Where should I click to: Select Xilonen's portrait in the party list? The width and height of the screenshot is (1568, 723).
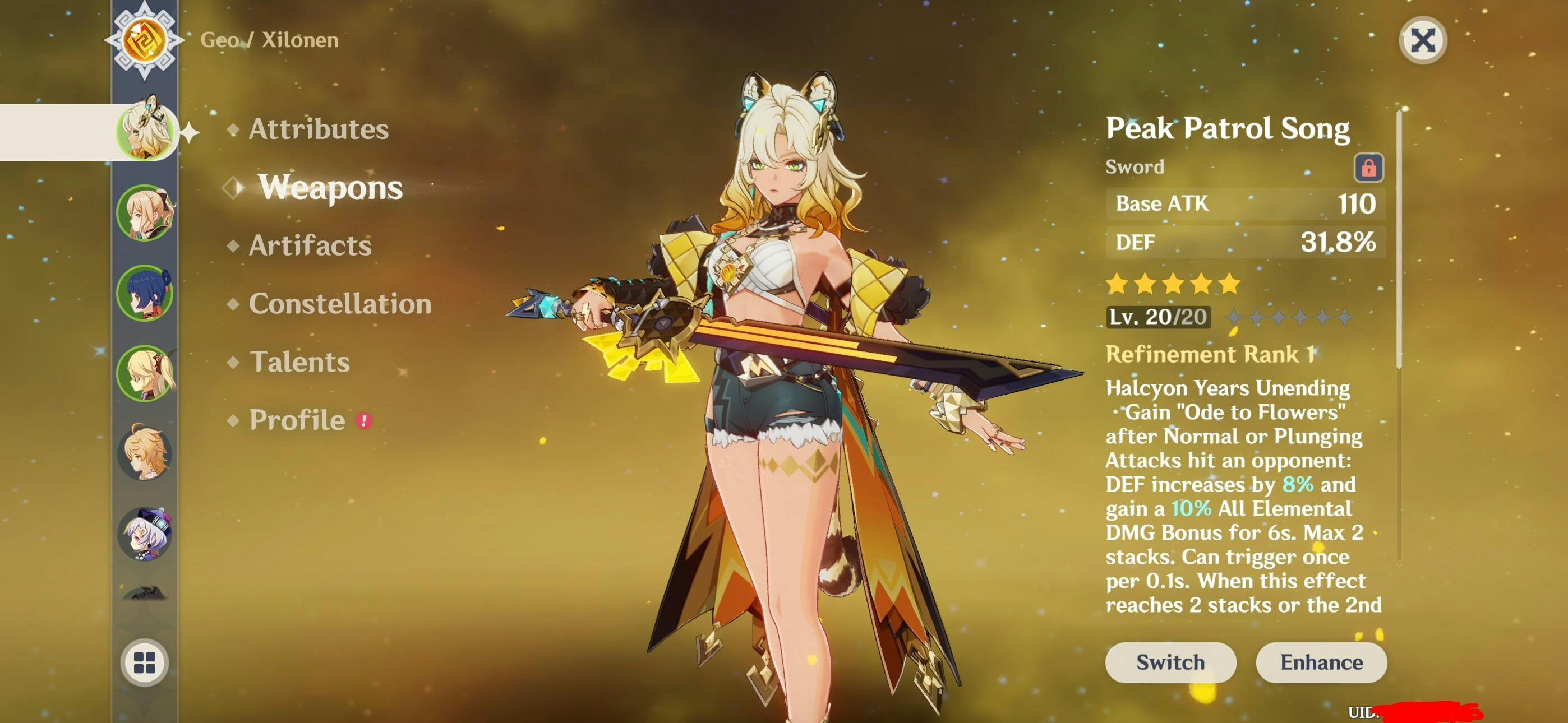(x=145, y=132)
